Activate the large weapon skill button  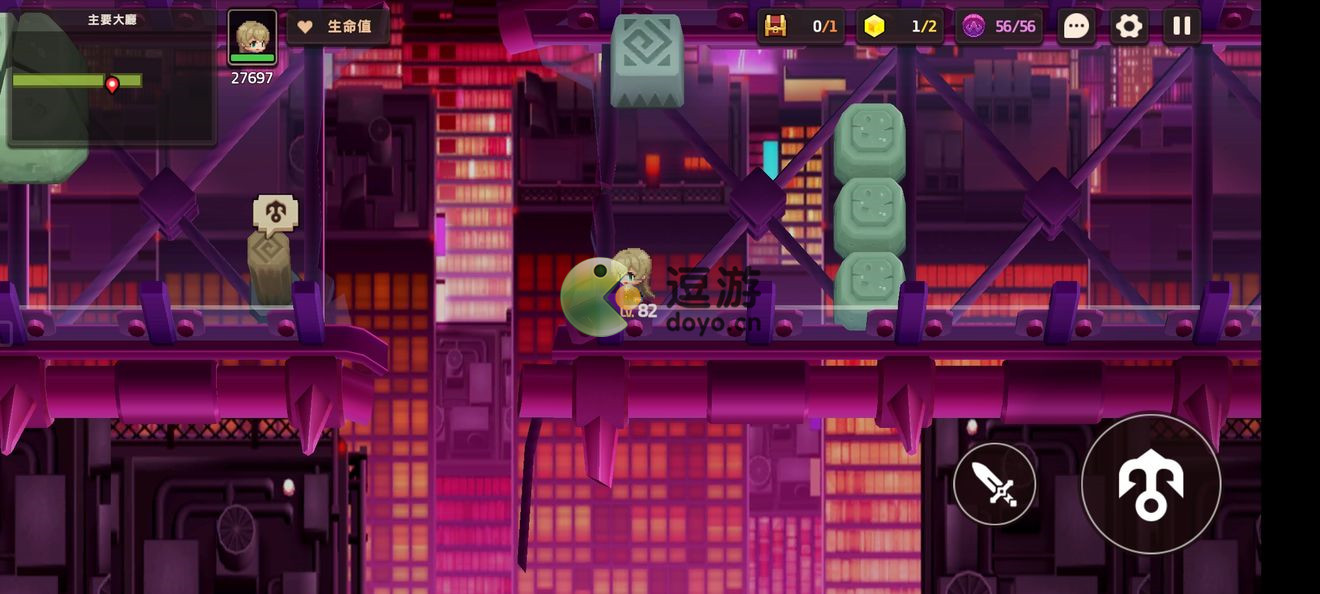tap(1151, 483)
